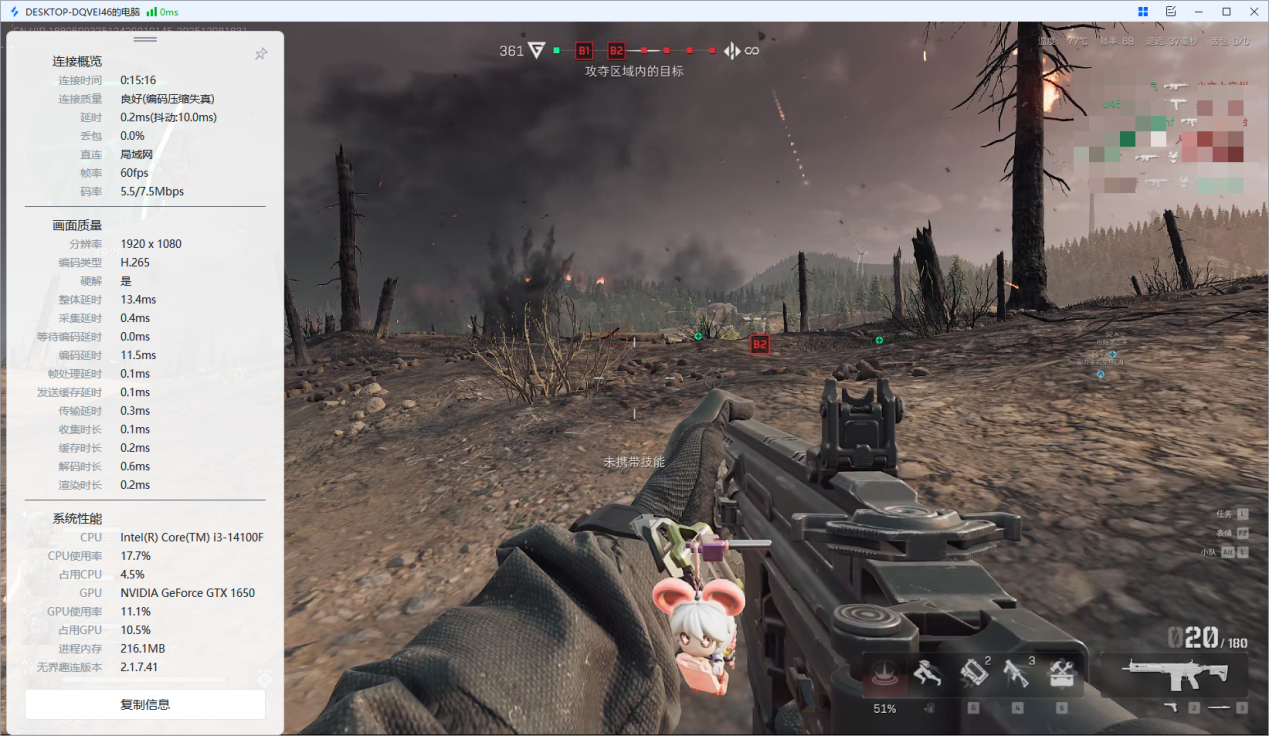Click the 复制信息 button

click(145, 704)
